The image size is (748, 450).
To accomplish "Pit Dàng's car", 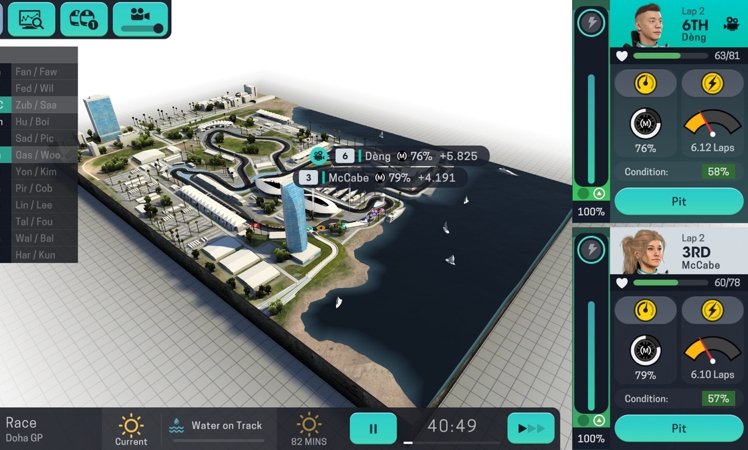I will 678,201.
